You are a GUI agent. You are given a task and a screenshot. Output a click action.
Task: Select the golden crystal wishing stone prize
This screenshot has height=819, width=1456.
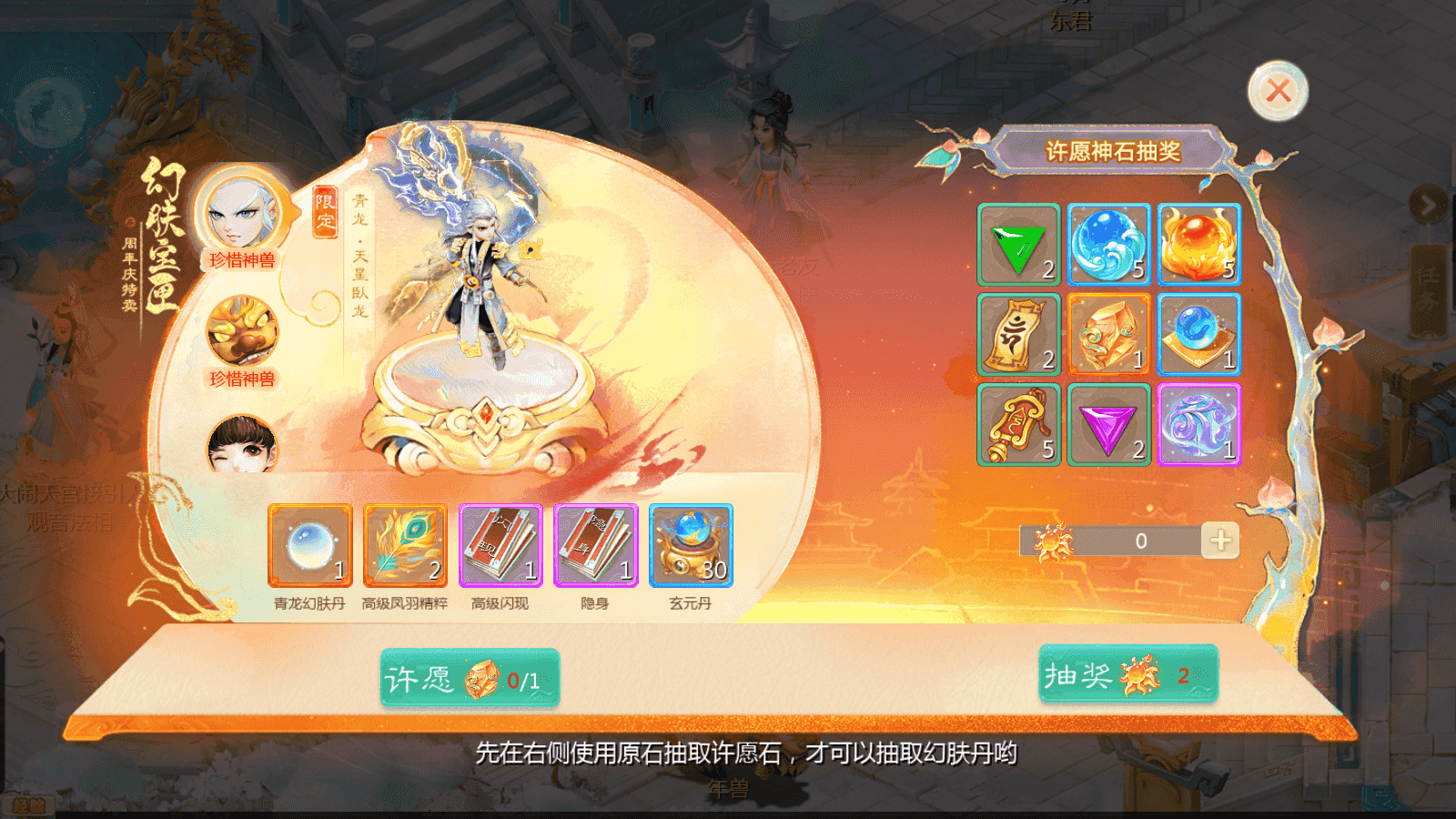(x=1108, y=336)
